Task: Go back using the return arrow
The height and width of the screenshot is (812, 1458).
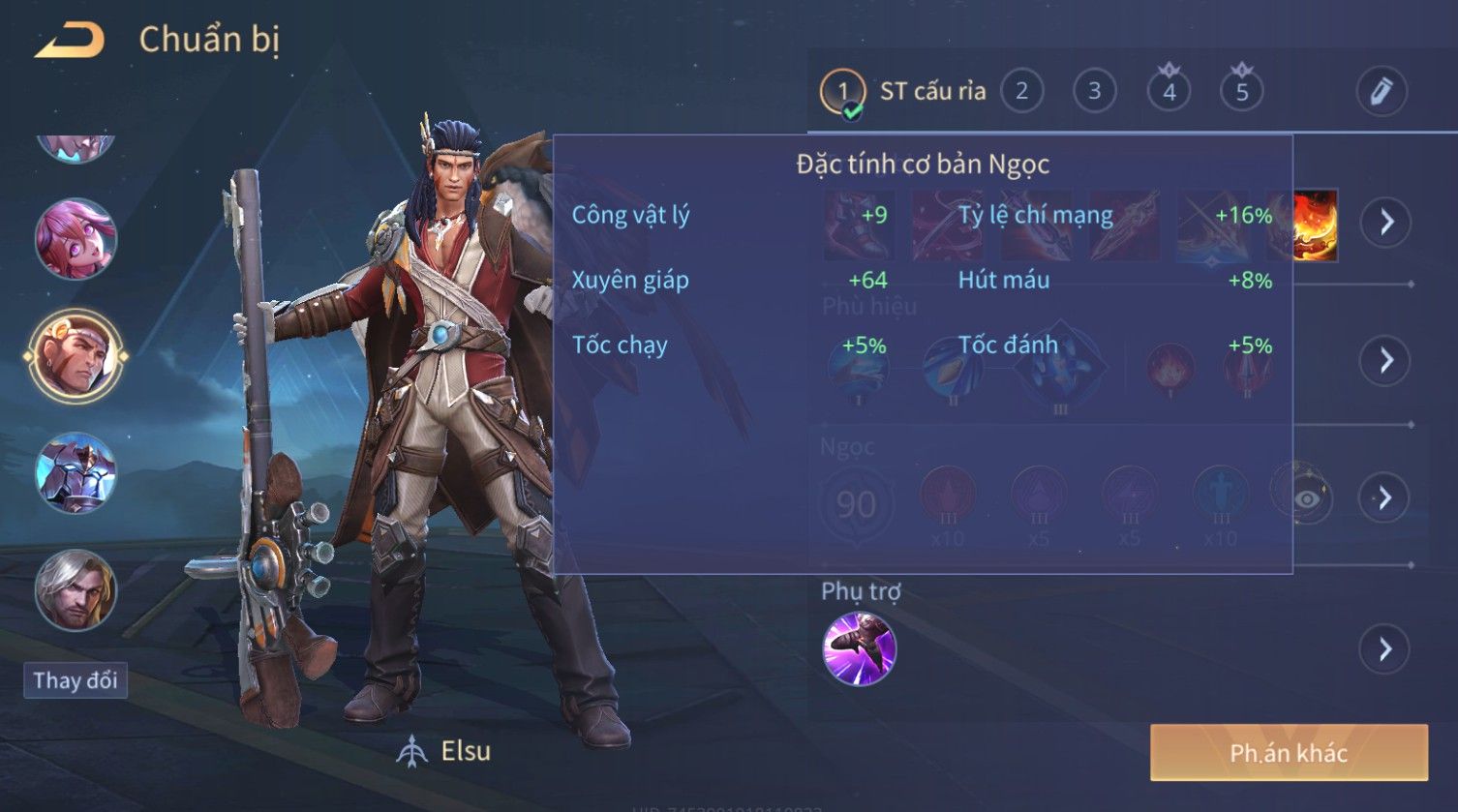Action: 69,41
